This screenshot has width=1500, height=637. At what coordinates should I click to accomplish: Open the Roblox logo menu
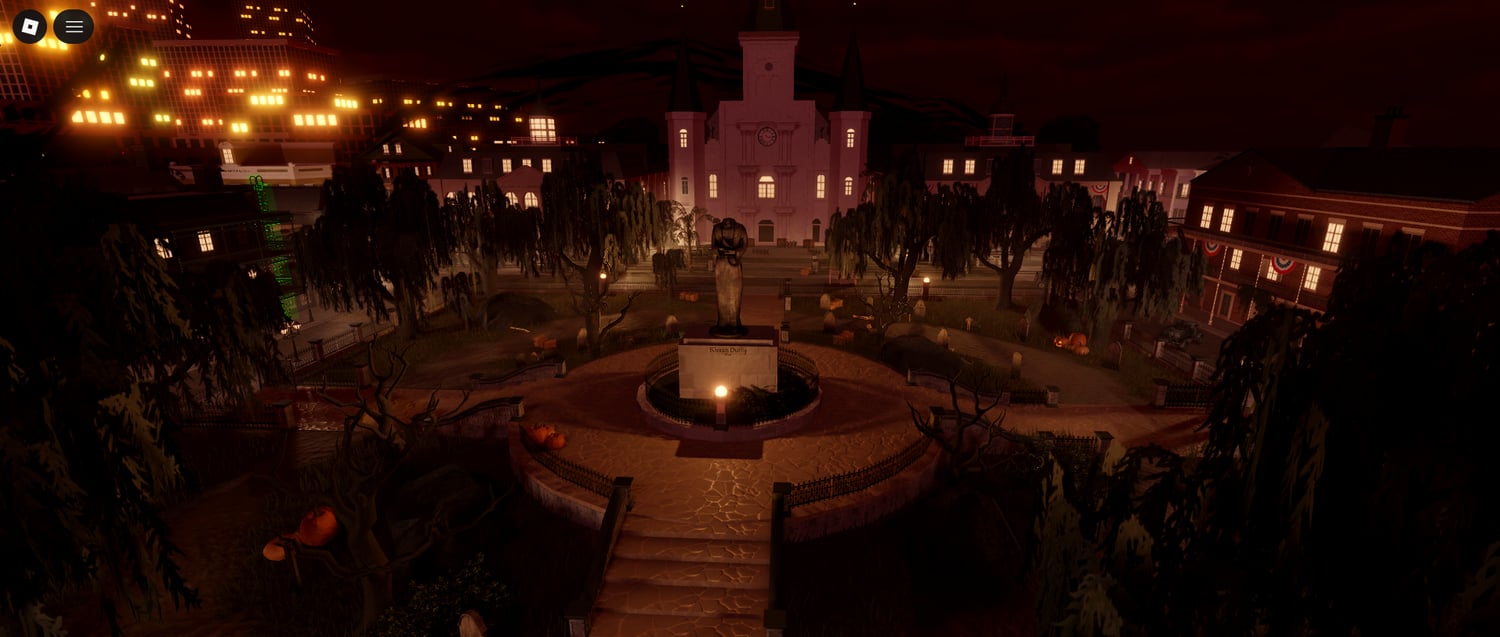(29, 26)
